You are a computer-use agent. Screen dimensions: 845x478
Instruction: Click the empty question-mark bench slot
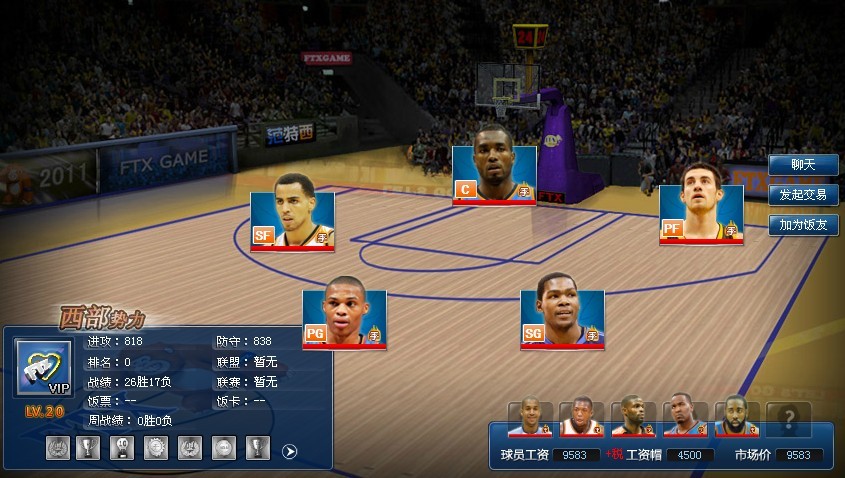click(x=789, y=417)
